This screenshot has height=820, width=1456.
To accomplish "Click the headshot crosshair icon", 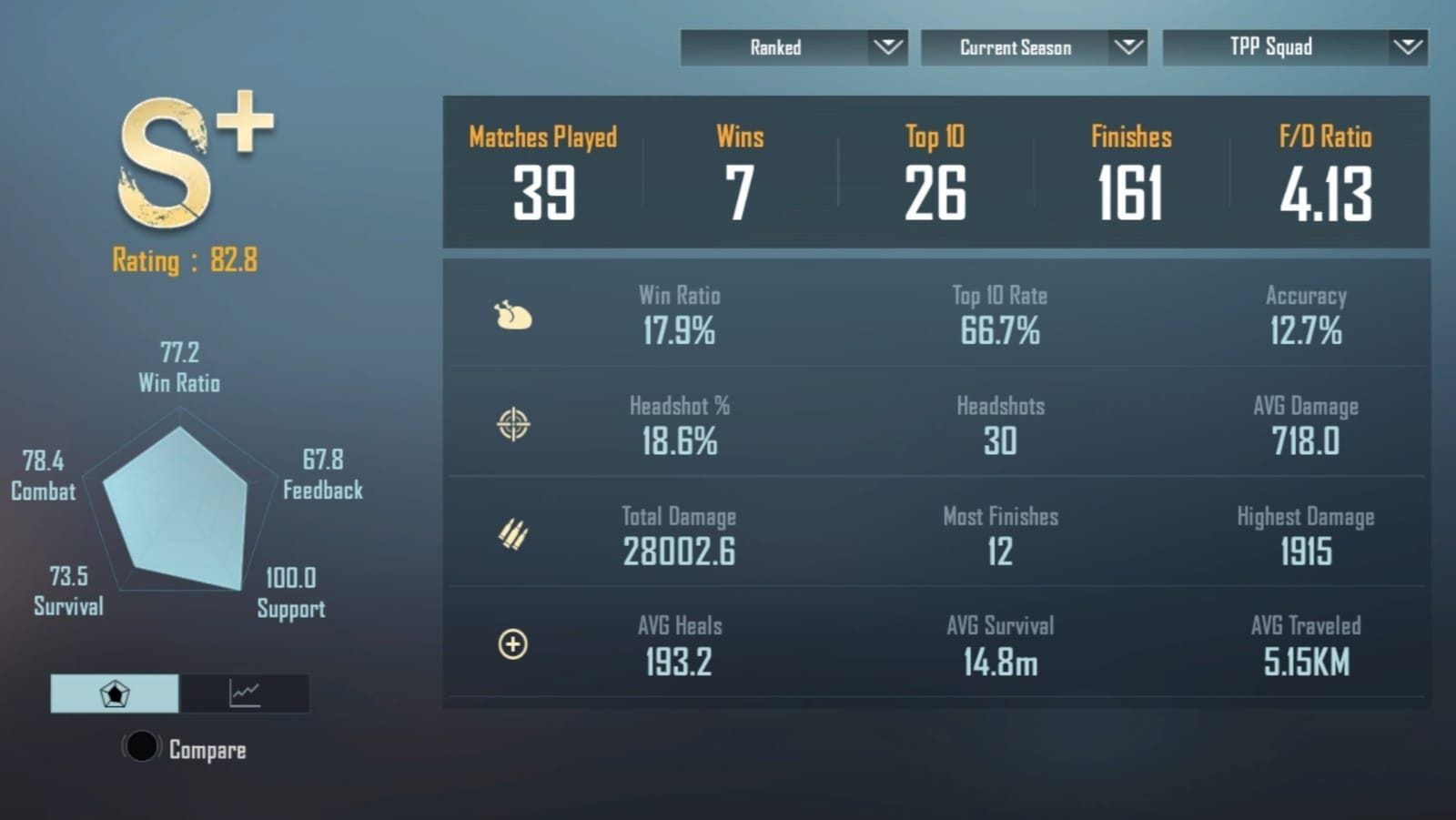I will (512, 424).
